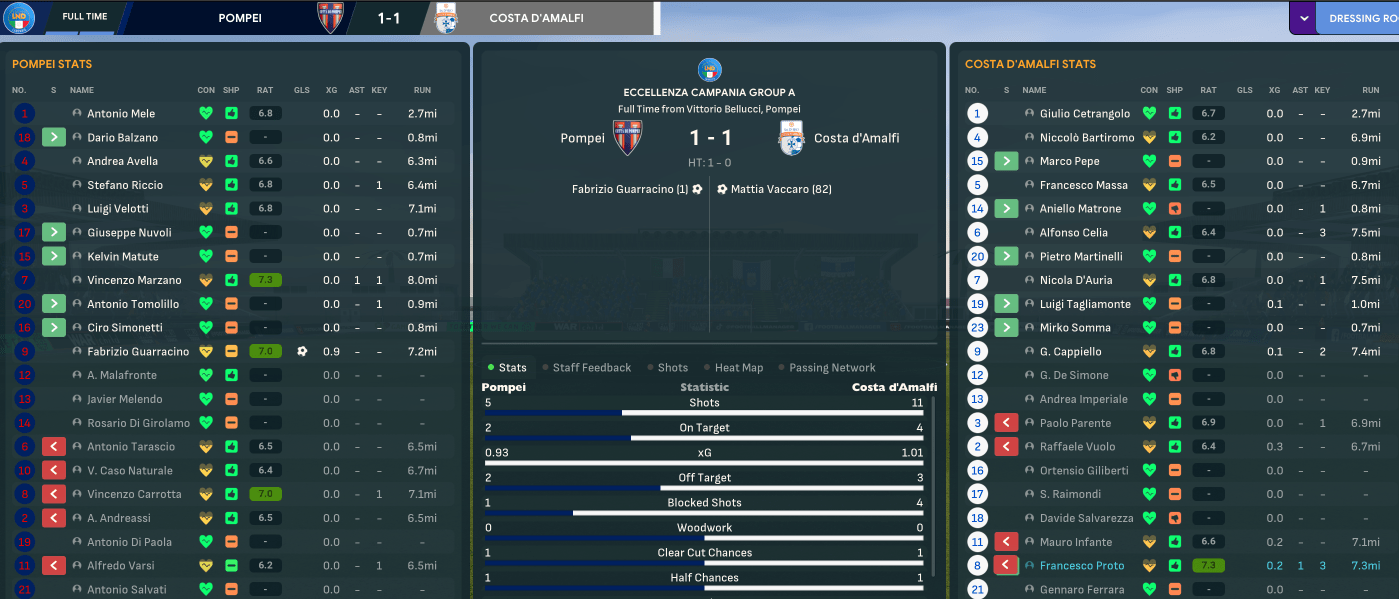1399x599 pixels.
Task: Open G. Cappiello's player row
Action: (1070, 352)
